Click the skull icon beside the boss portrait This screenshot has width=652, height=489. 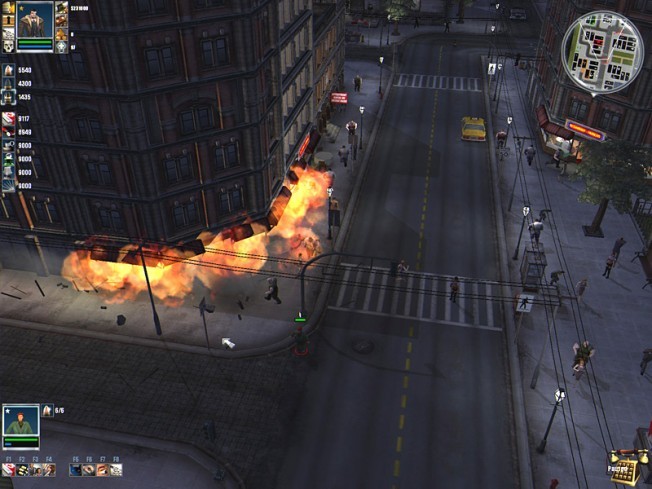tap(7, 46)
